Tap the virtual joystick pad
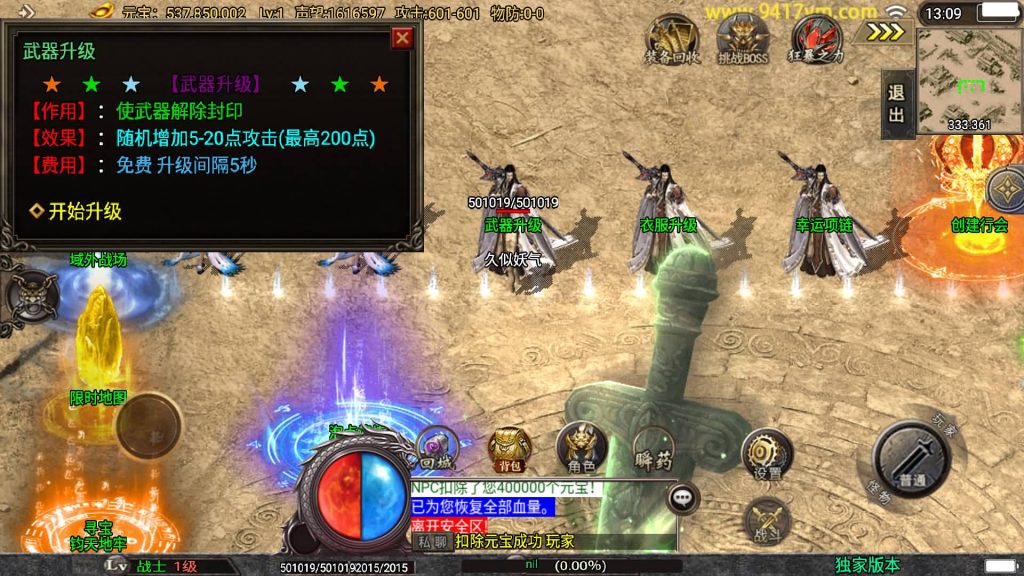The width and height of the screenshot is (1024, 576). coord(148,425)
